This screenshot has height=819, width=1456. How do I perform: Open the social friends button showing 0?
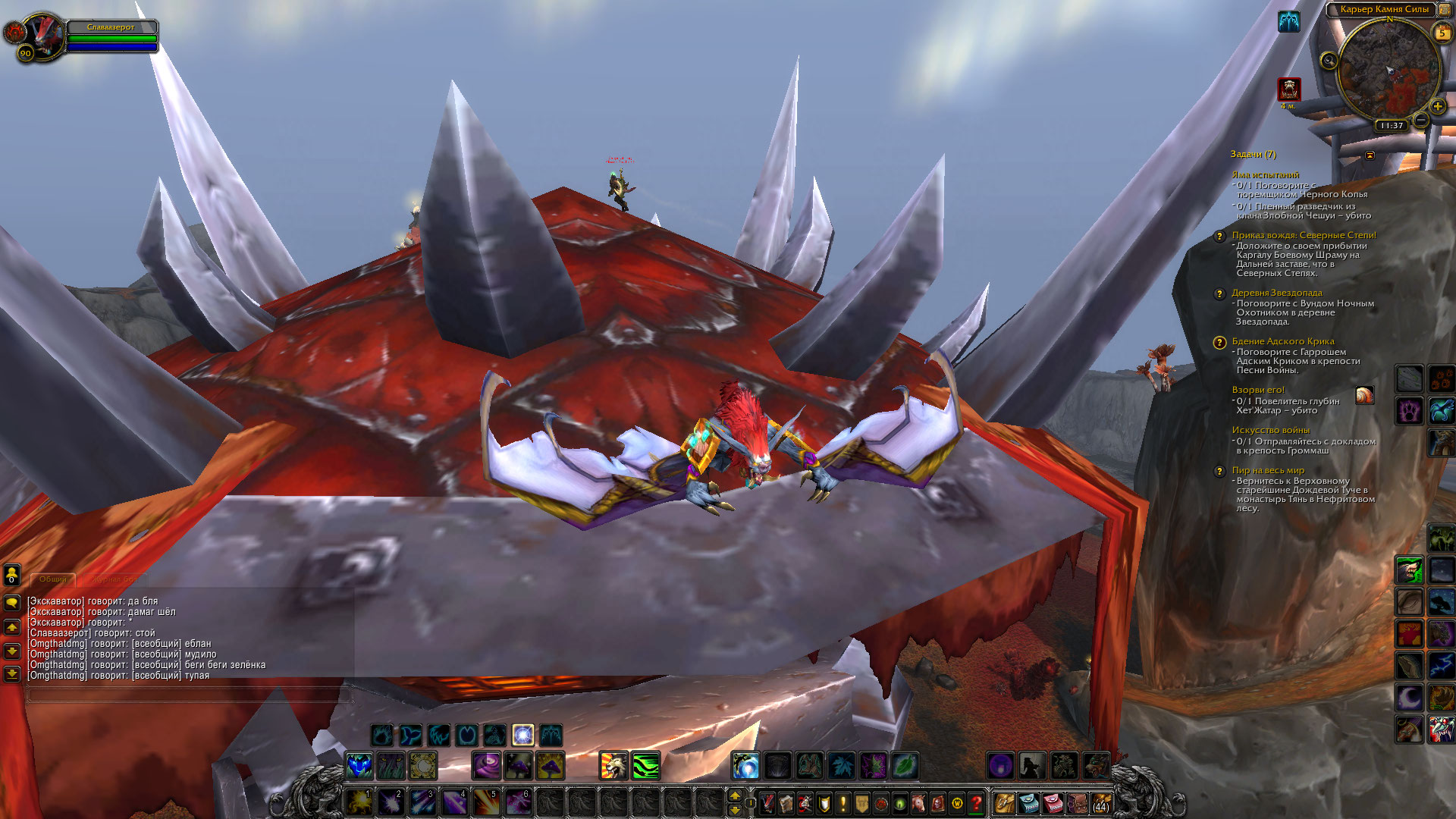click(12, 575)
